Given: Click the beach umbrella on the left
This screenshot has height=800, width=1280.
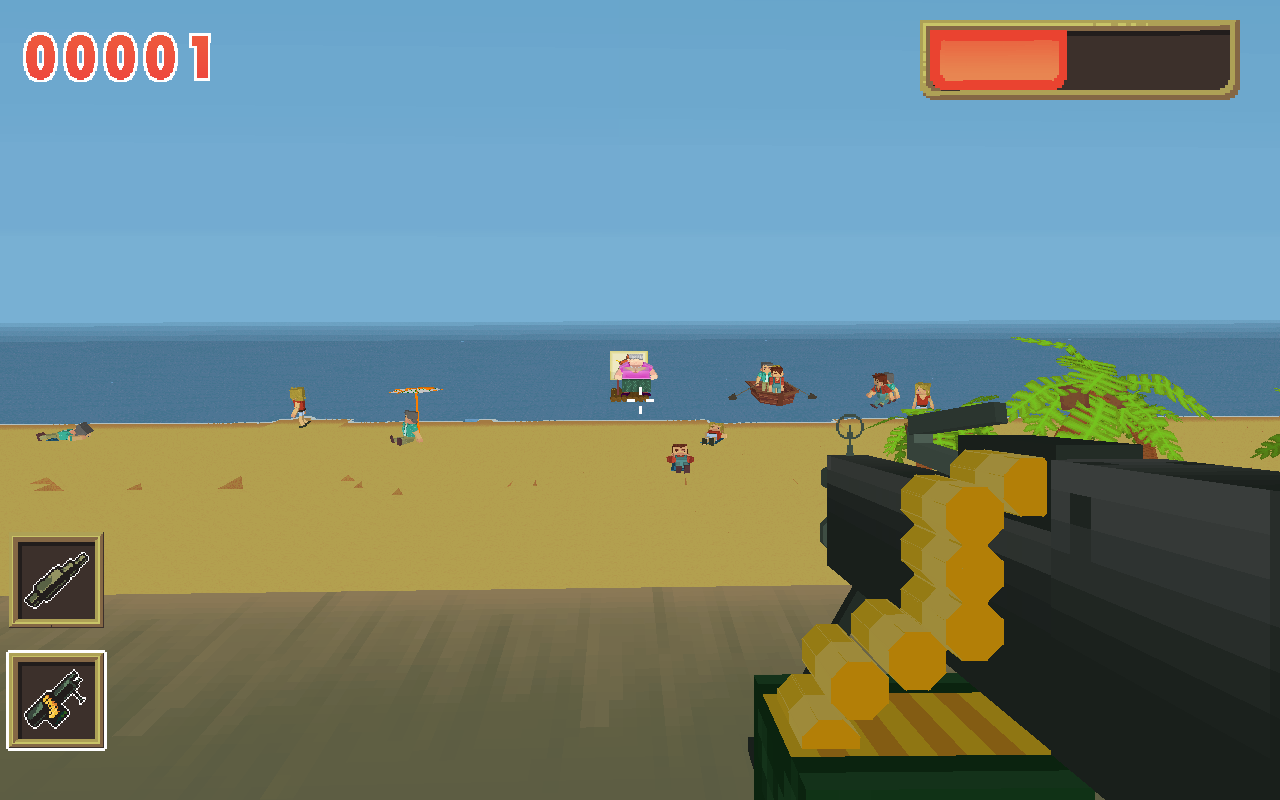Looking at the screenshot, I should point(413,388).
